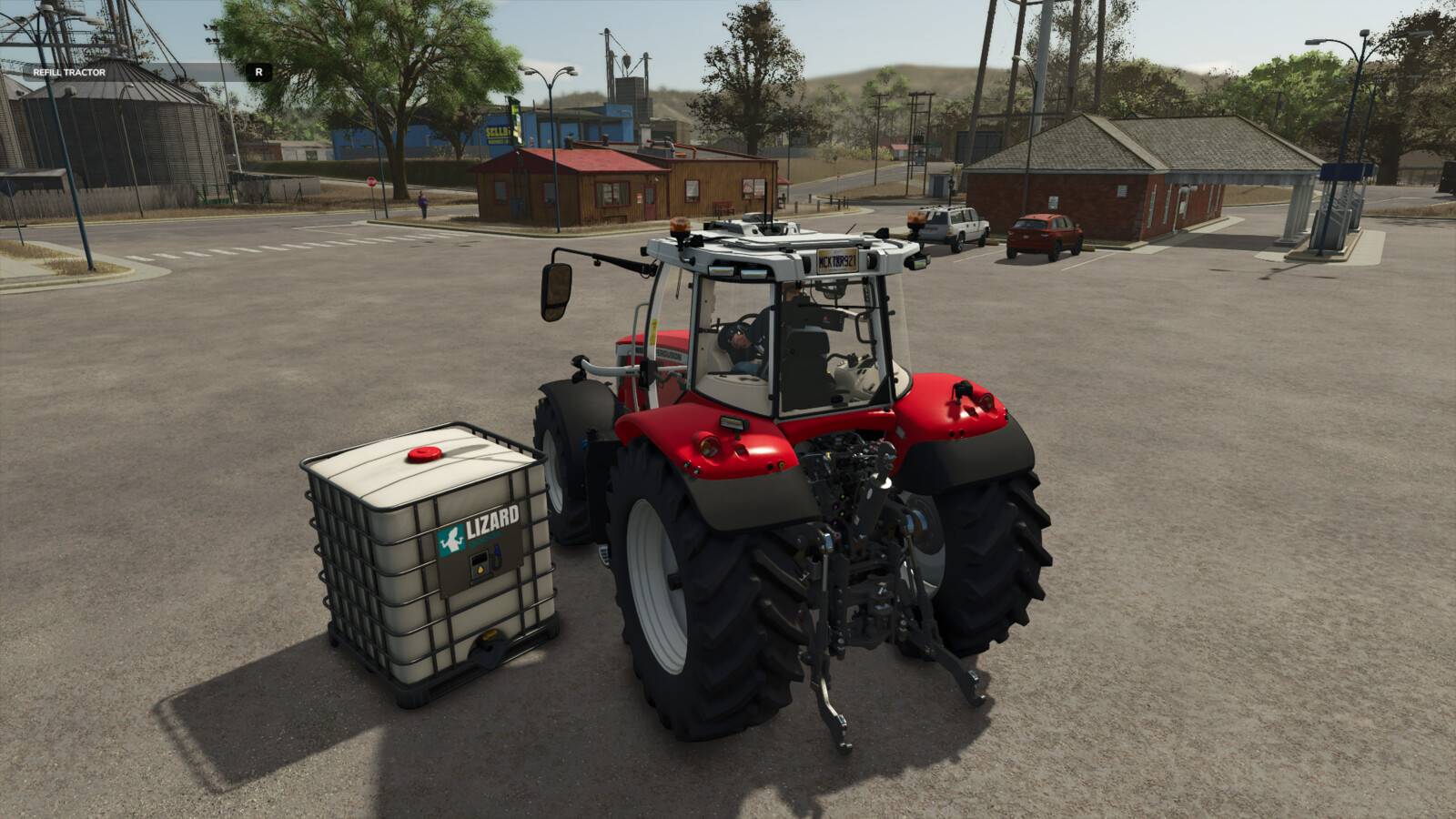Toggle the yellow drain valve at the tank base
Screen dimensions: 1456x819
tap(489, 635)
